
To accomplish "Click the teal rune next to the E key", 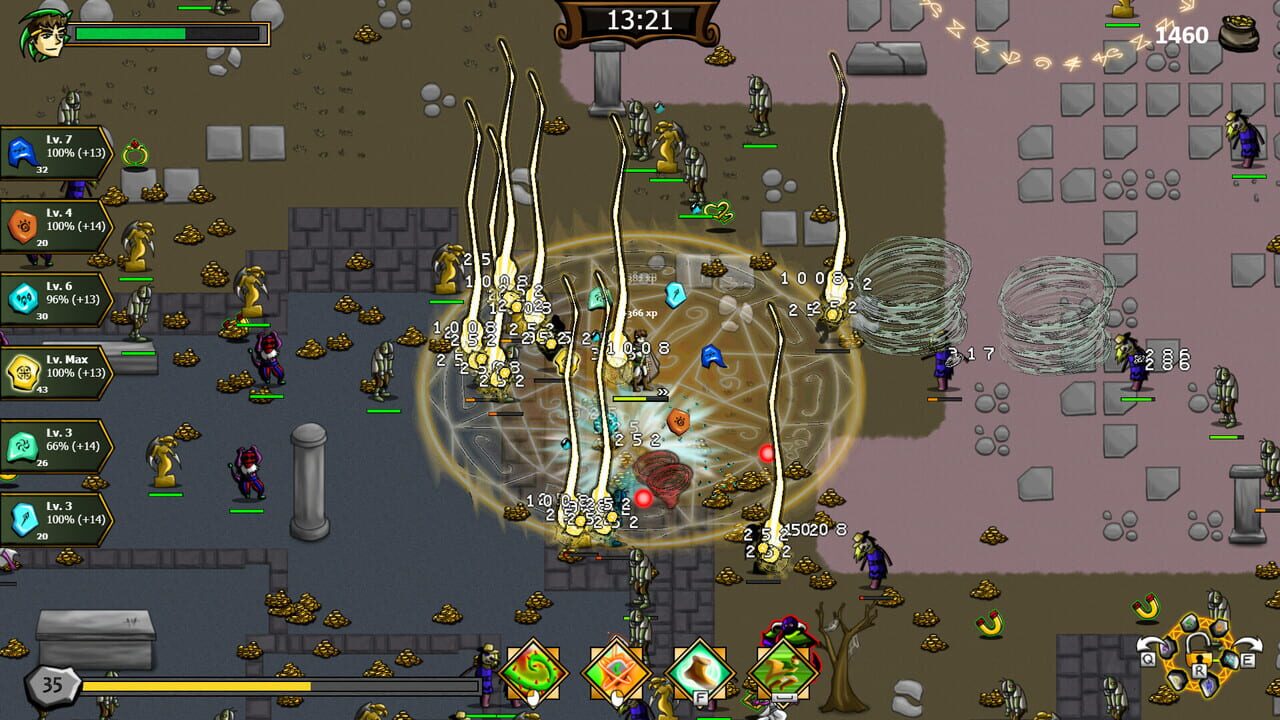I will coord(1230,660).
